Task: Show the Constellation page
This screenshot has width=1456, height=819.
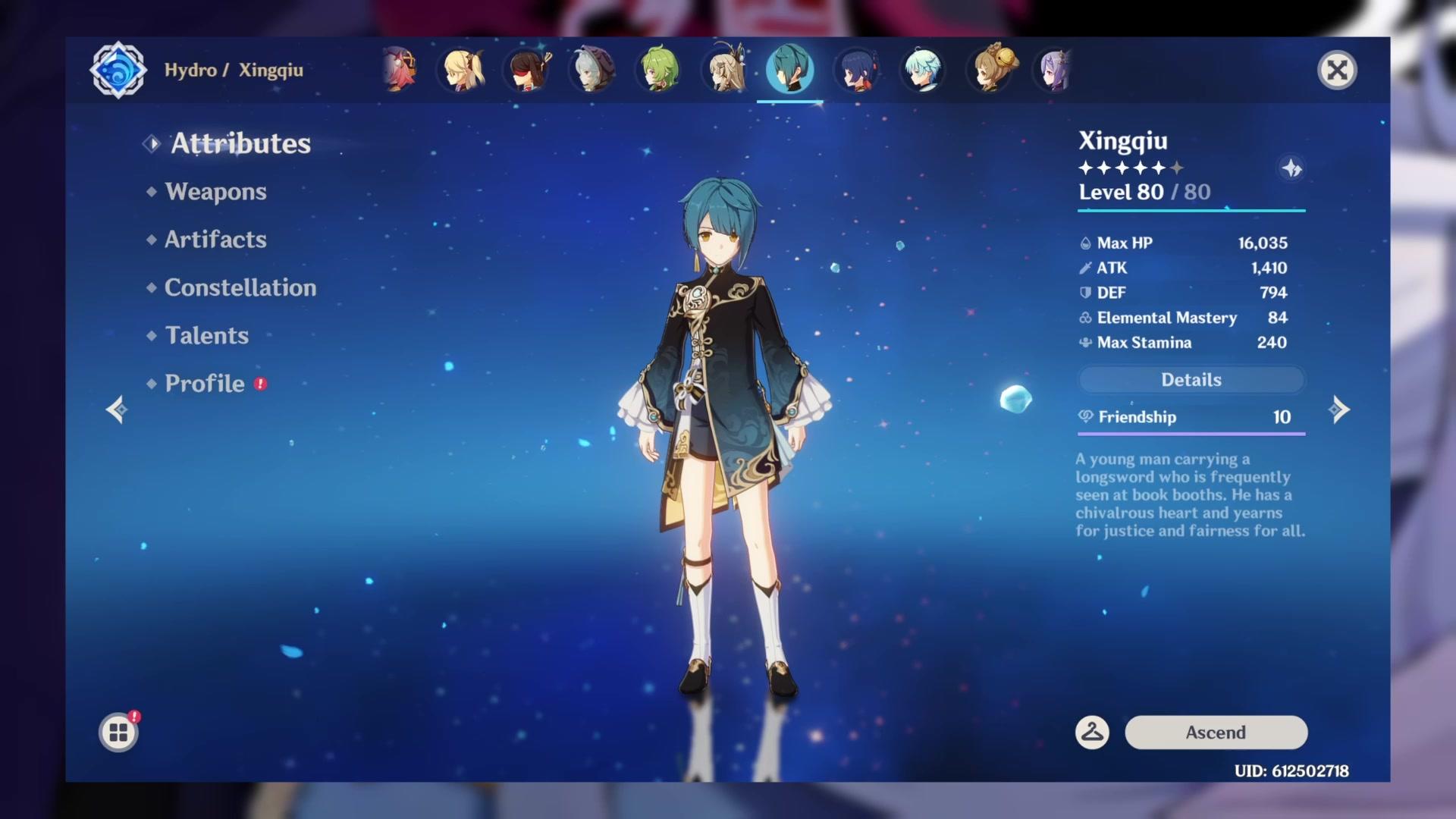Action: pos(240,287)
